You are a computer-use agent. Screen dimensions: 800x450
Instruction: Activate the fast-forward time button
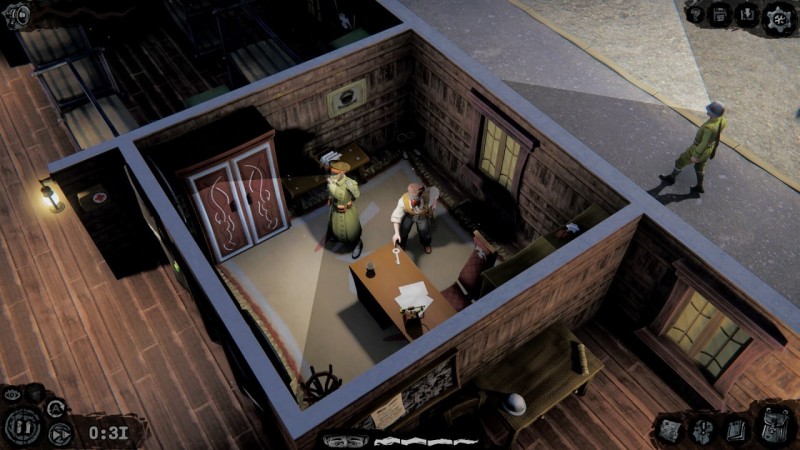coord(60,433)
